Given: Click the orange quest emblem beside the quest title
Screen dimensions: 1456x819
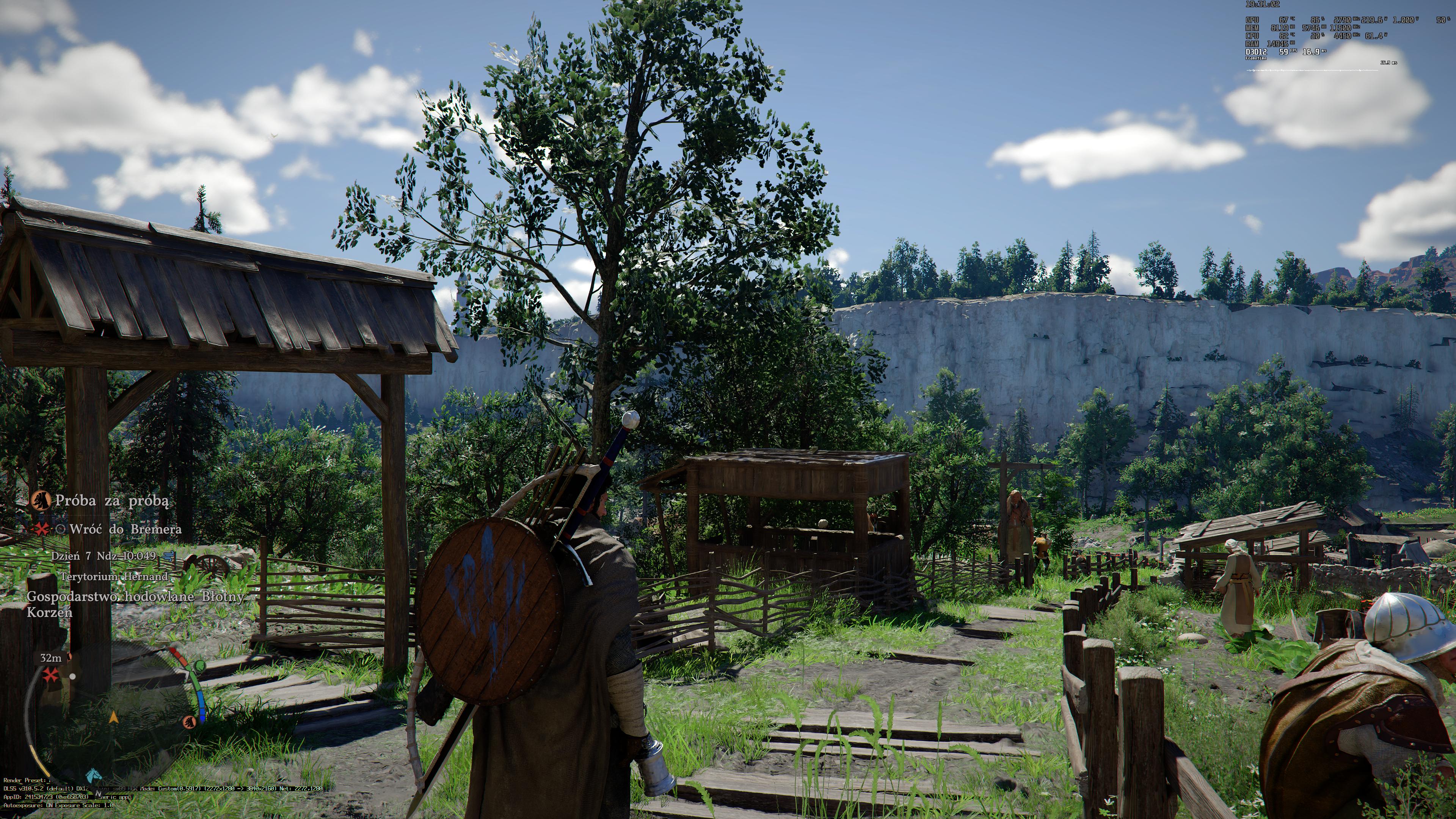Looking at the screenshot, I should click(40, 500).
